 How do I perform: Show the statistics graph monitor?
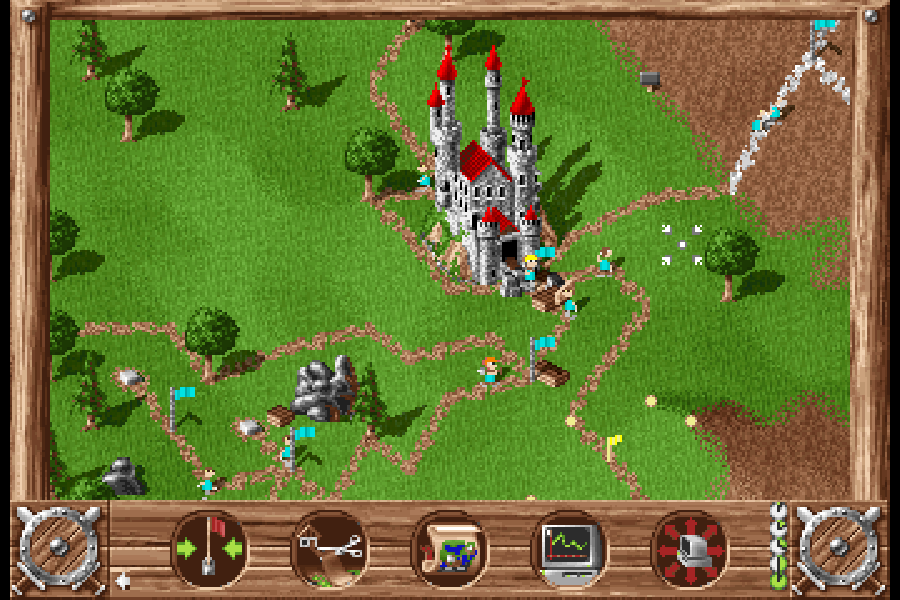pyautogui.click(x=569, y=549)
